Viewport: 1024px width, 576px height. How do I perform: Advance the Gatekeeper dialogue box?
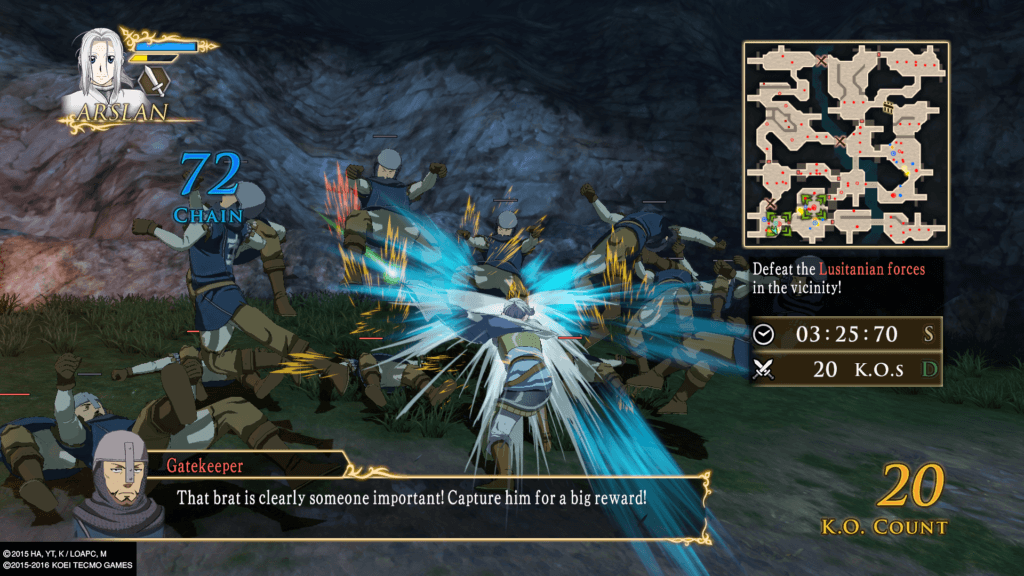[420, 497]
